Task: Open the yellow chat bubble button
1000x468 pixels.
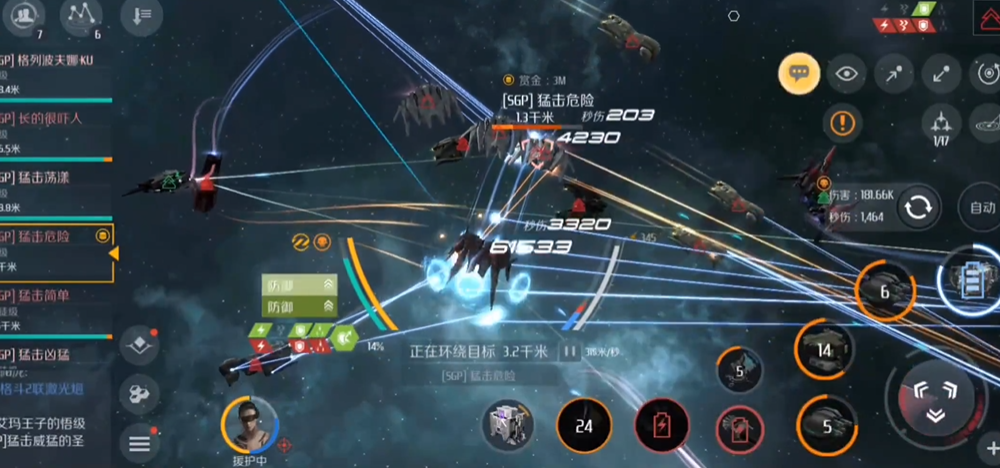Action: [799, 73]
